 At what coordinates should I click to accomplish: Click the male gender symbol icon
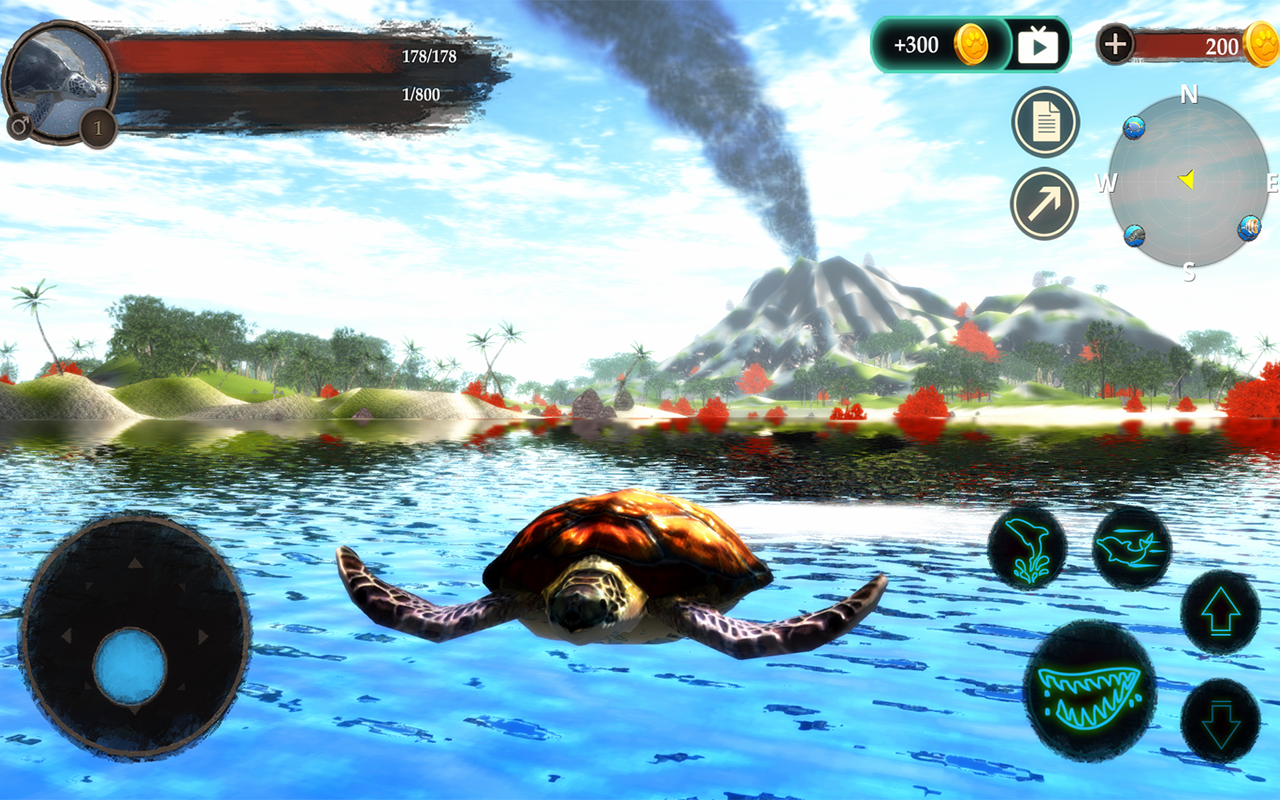(19, 126)
